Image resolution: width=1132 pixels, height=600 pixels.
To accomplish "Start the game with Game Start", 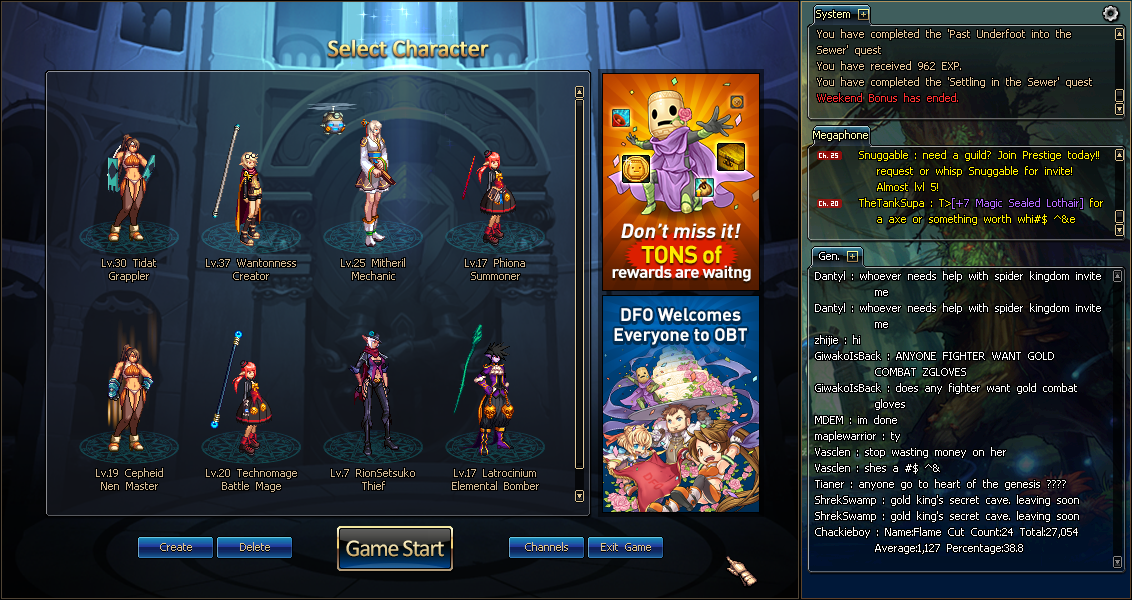I will (x=395, y=548).
